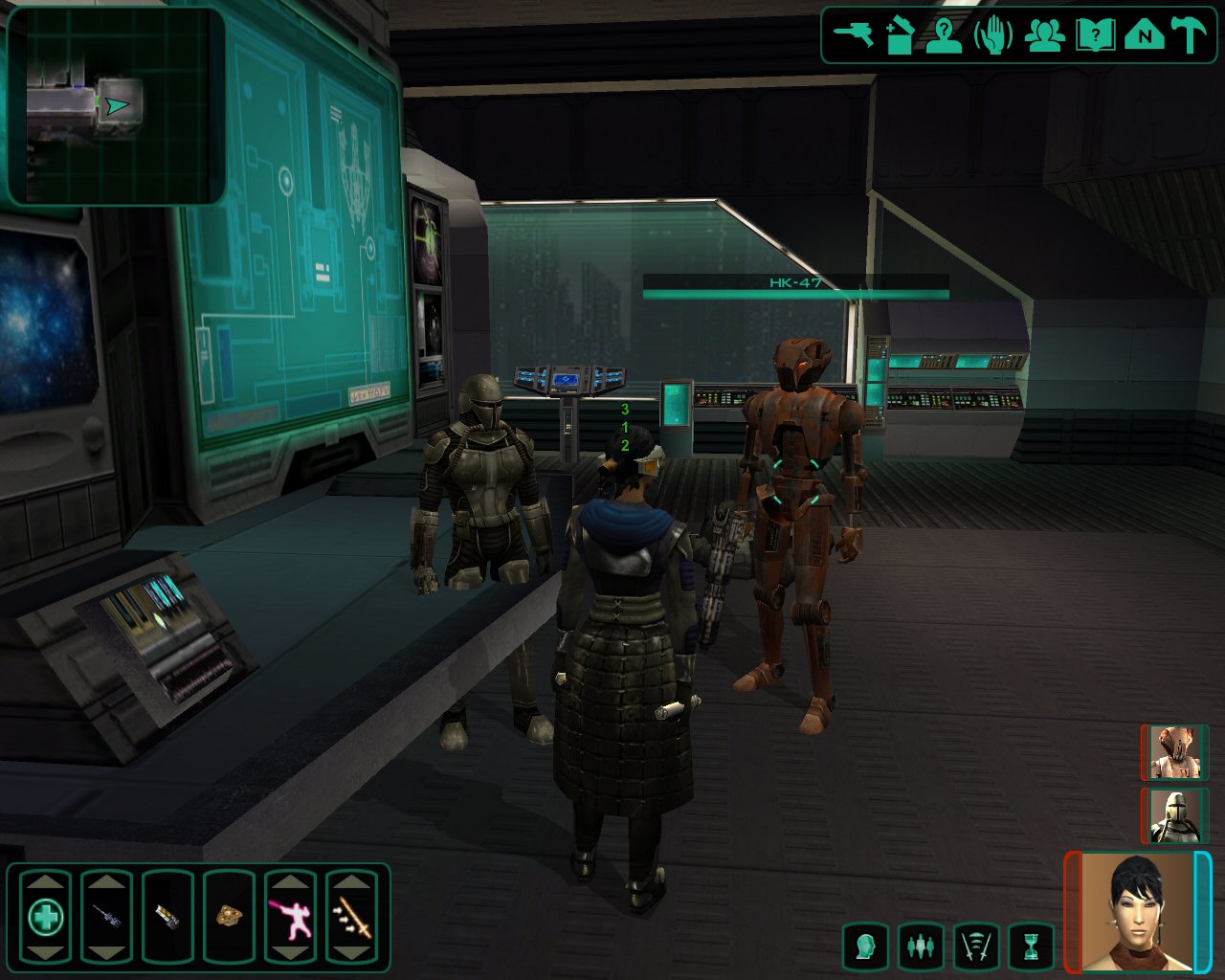Open the character sheet silhouette icon

click(x=944, y=35)
